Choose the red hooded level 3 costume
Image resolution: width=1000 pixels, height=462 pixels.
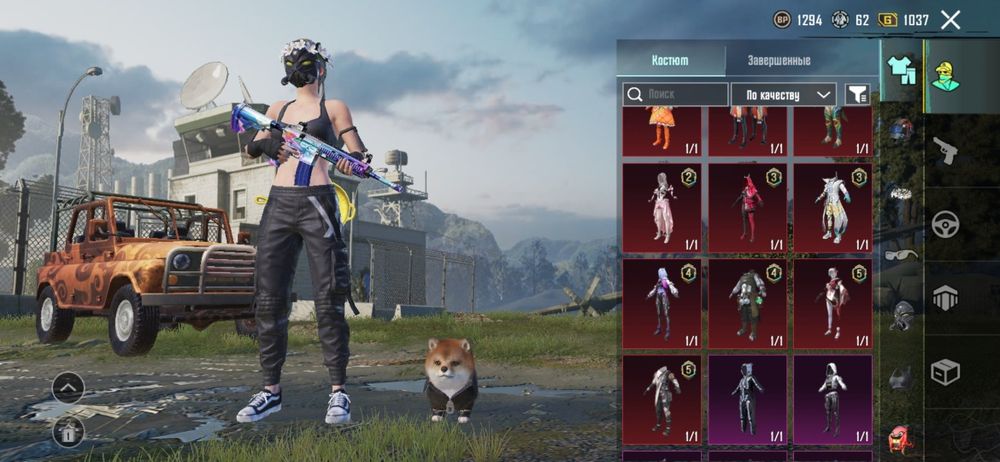(747, 207)
